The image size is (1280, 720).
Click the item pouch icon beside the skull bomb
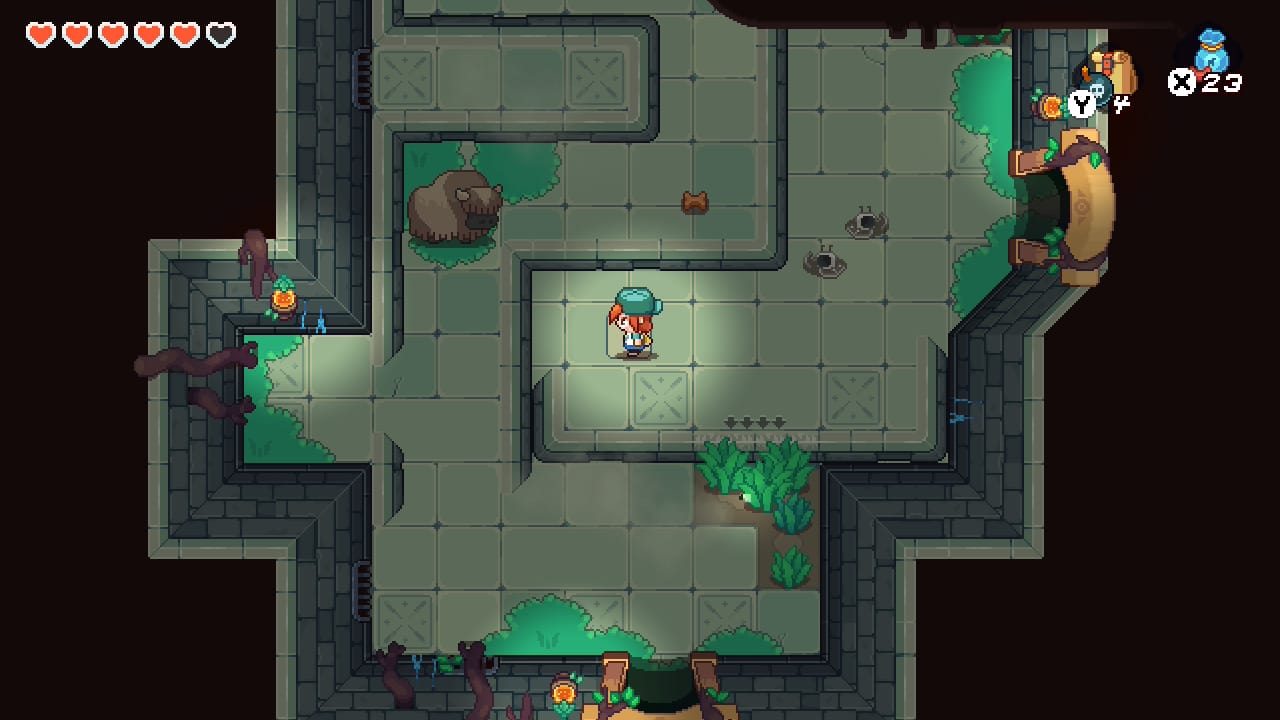click(1122, 75)
